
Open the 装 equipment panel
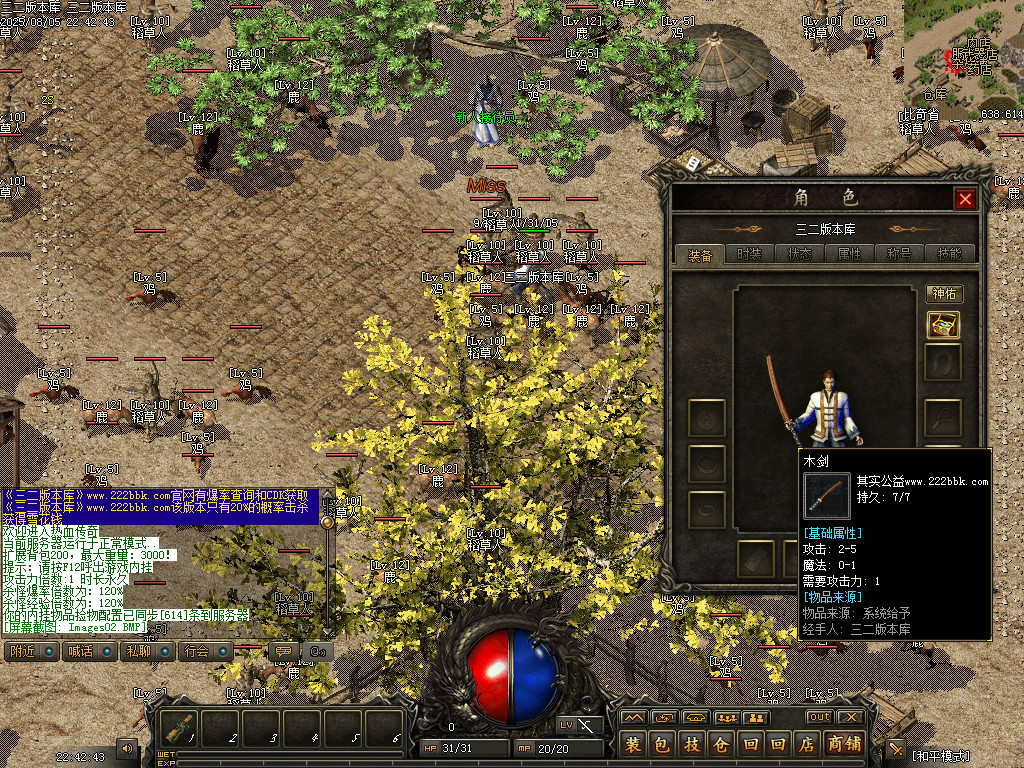pos(633,744)
